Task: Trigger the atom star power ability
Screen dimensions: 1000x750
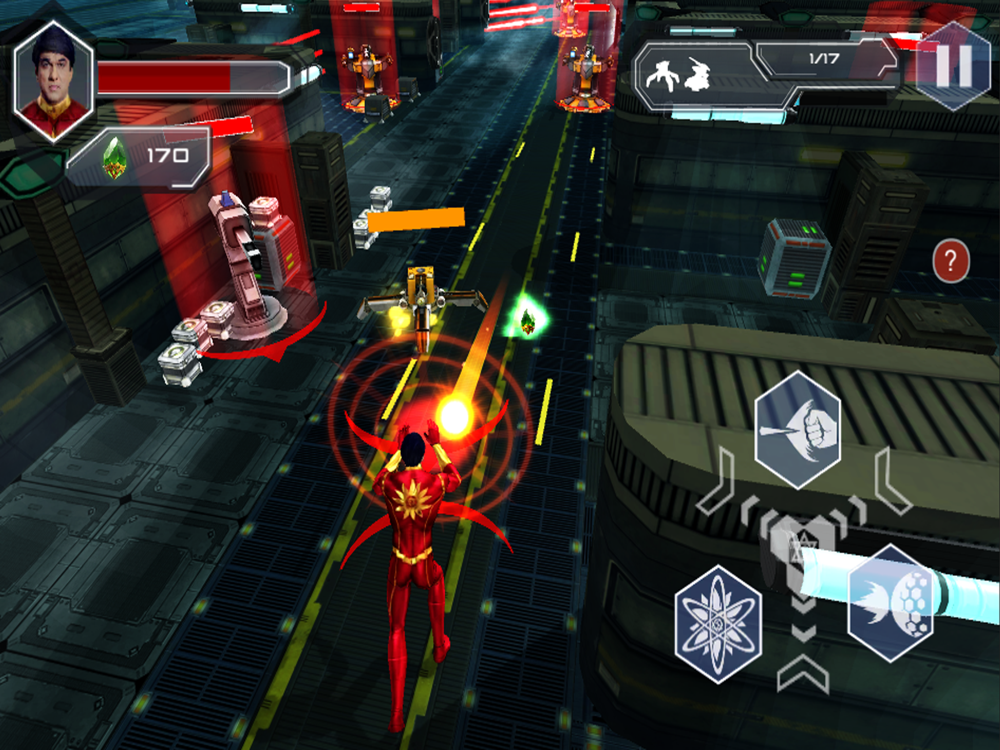Action: (718, 613)
